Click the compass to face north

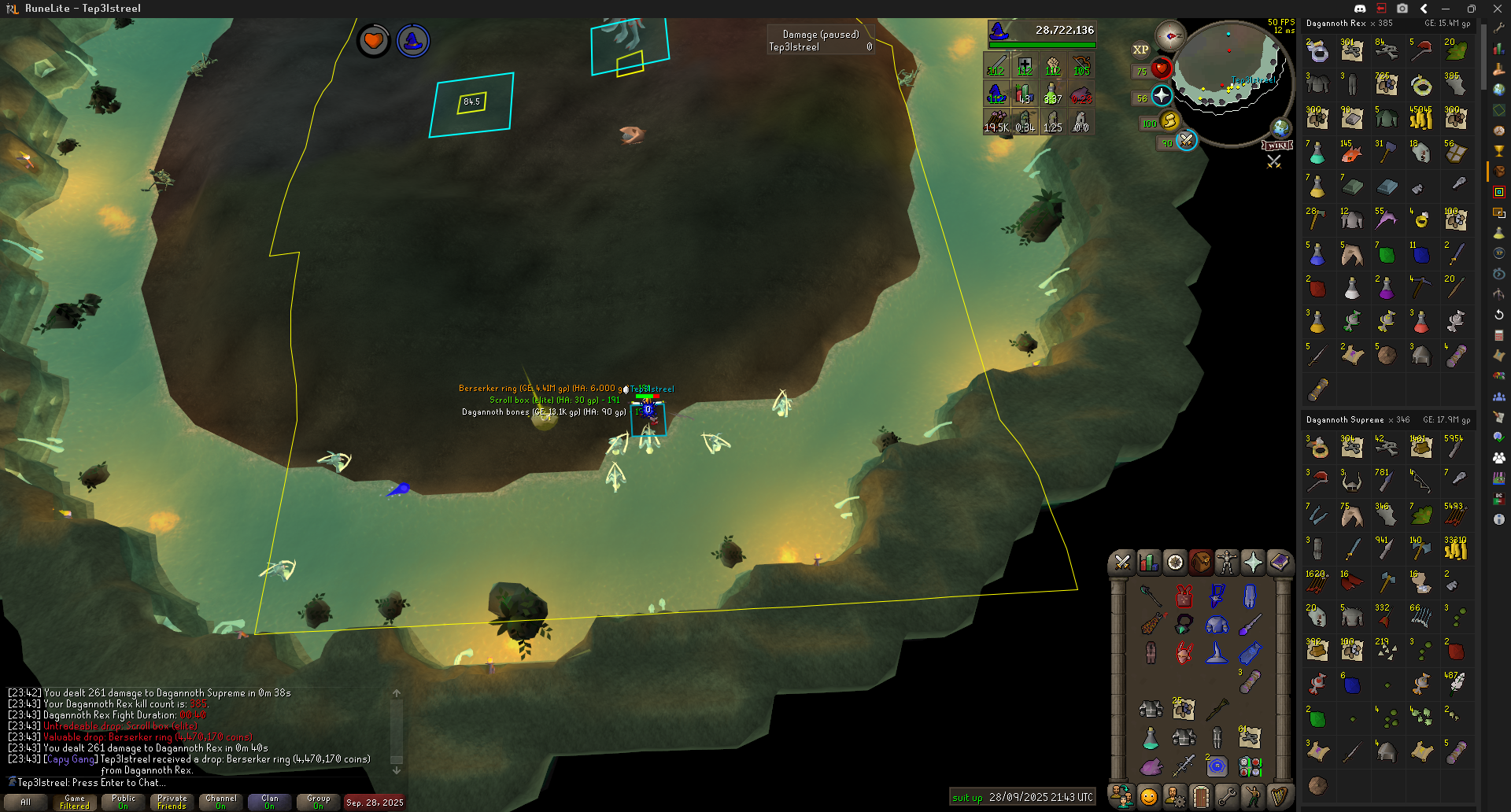(x=1170, y=36)
